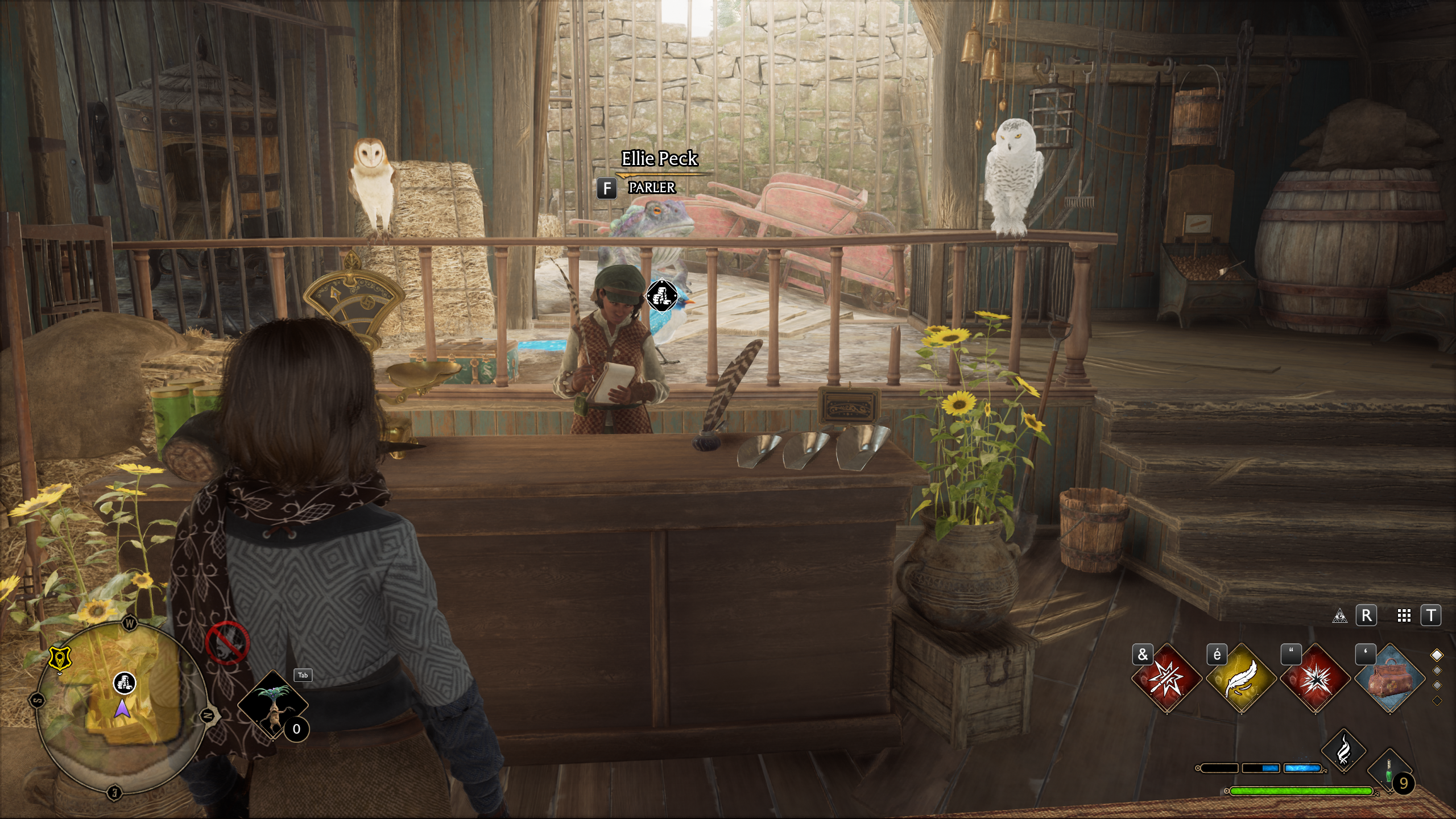Click the coin shop icon above Ellie Peck
Viewport: 1456px width, 819px height.
tap(662, 296)
